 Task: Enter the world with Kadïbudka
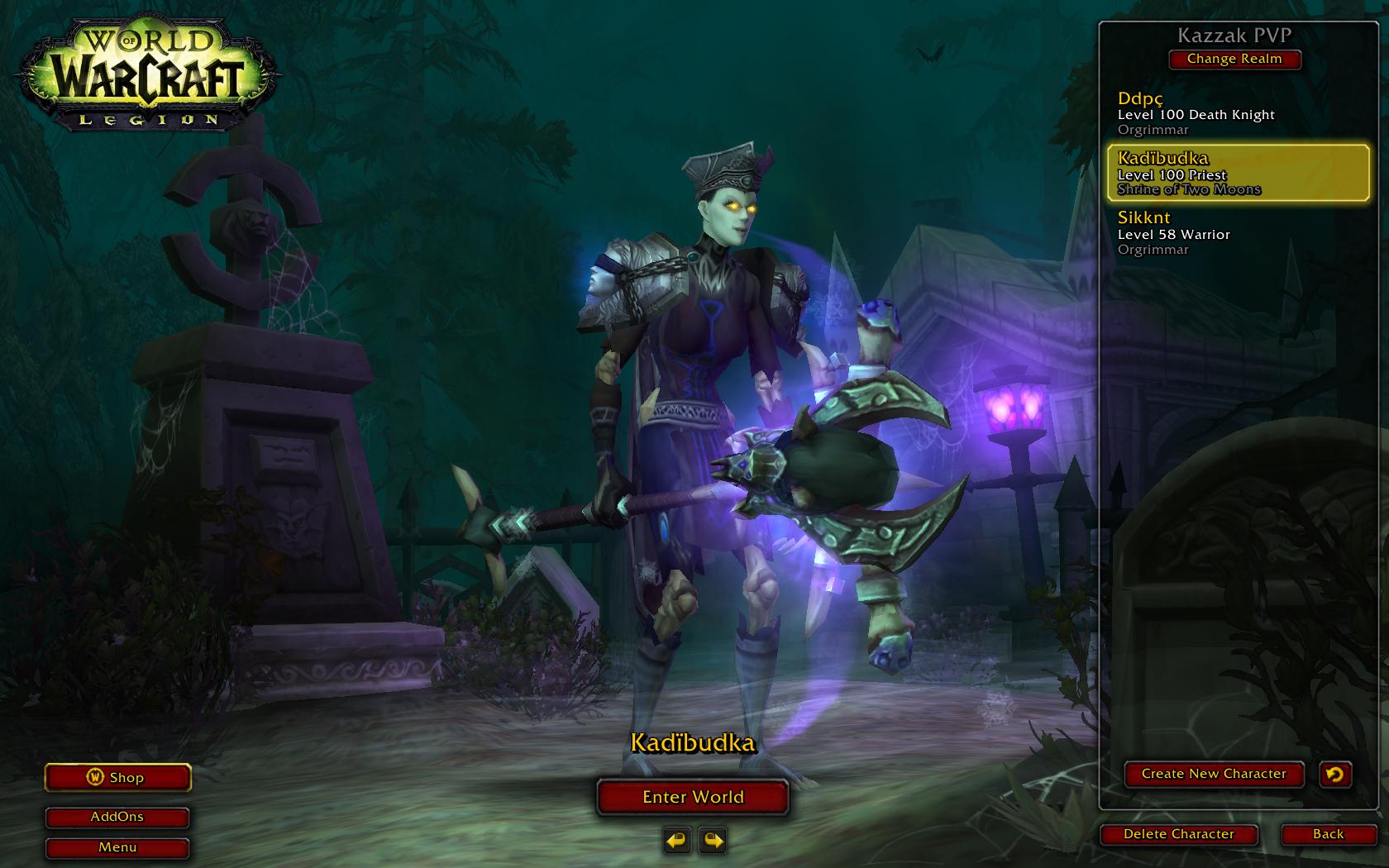coord(693,797)
